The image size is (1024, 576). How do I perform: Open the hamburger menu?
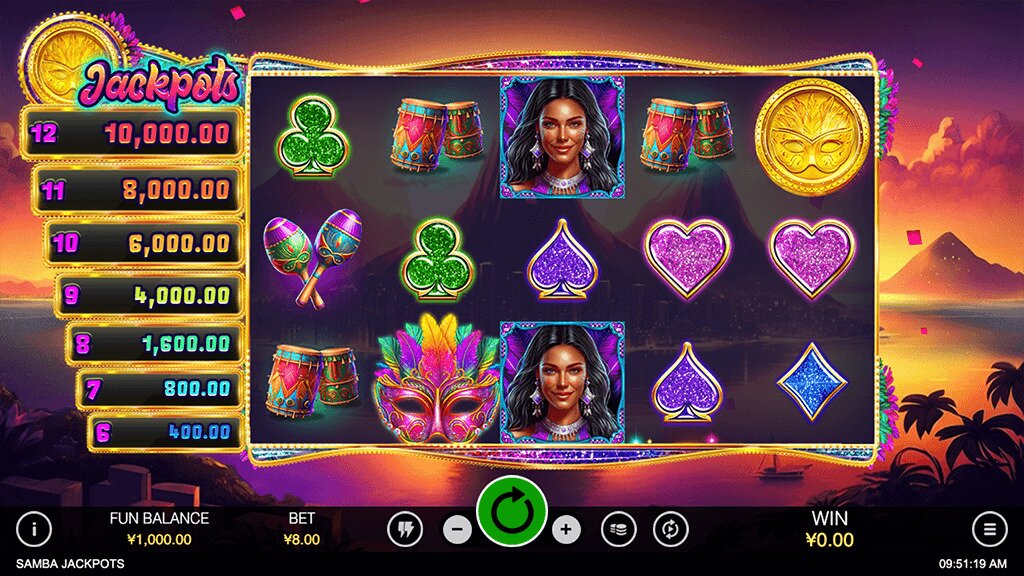tap(989, 529)
